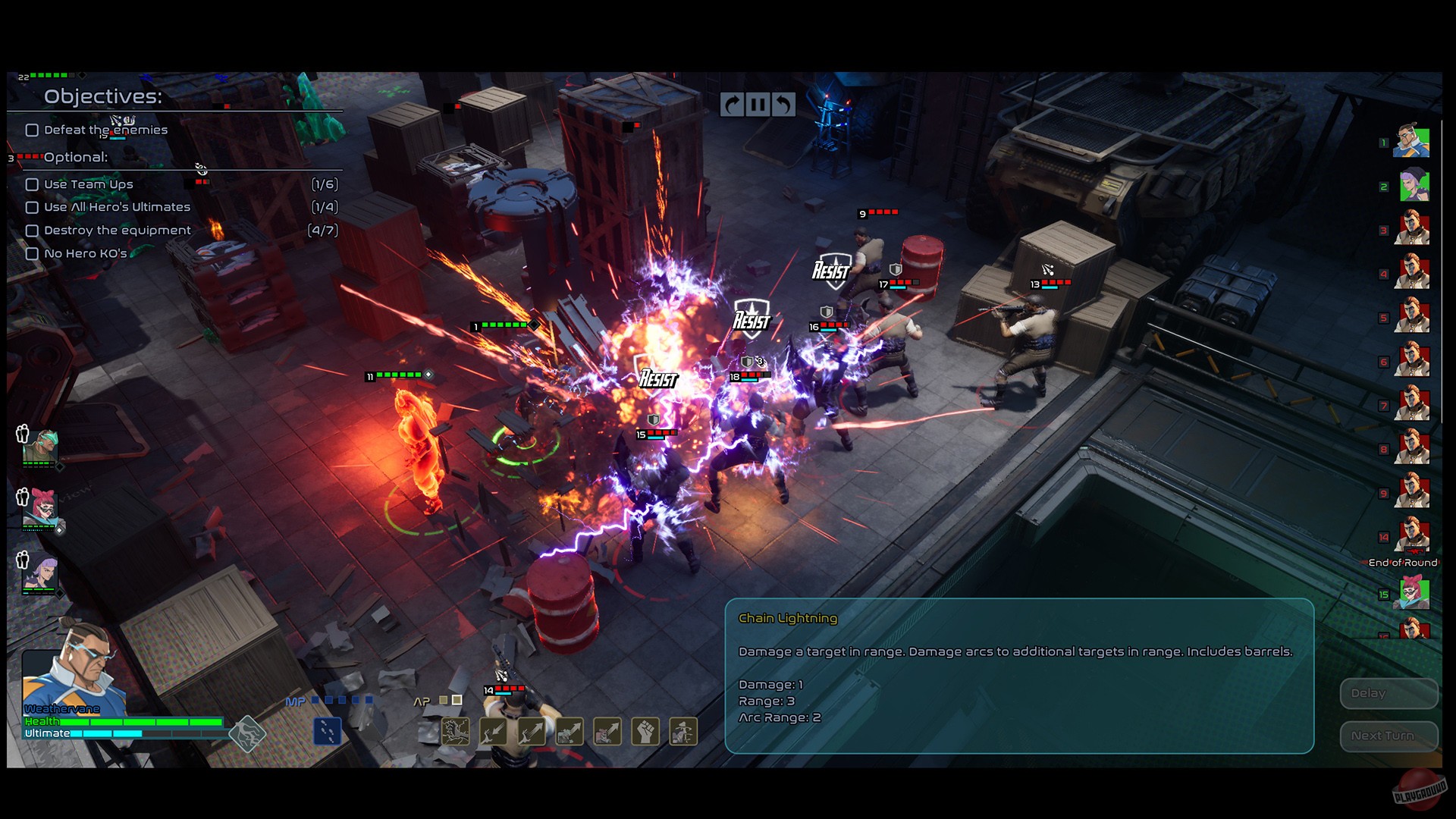
Task: Click the Destroy the equipment objective
Action: [x=118, y=231]
